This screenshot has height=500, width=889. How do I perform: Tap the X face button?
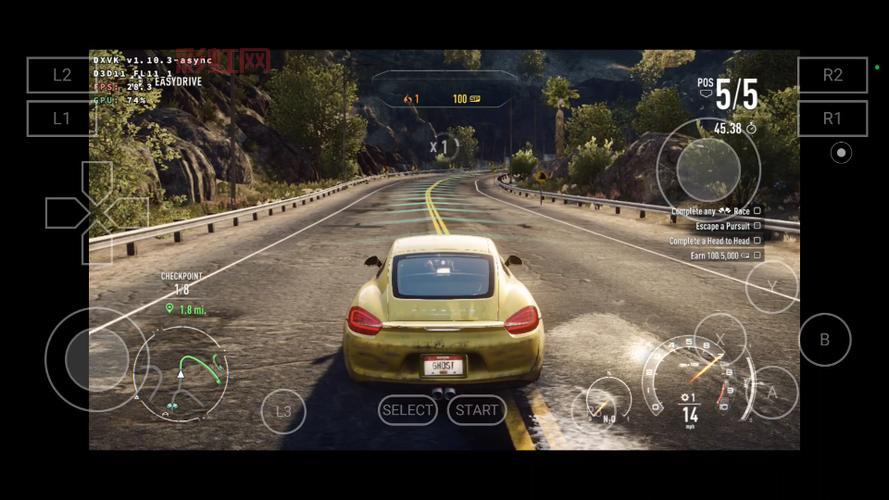[x=720, y=339]
